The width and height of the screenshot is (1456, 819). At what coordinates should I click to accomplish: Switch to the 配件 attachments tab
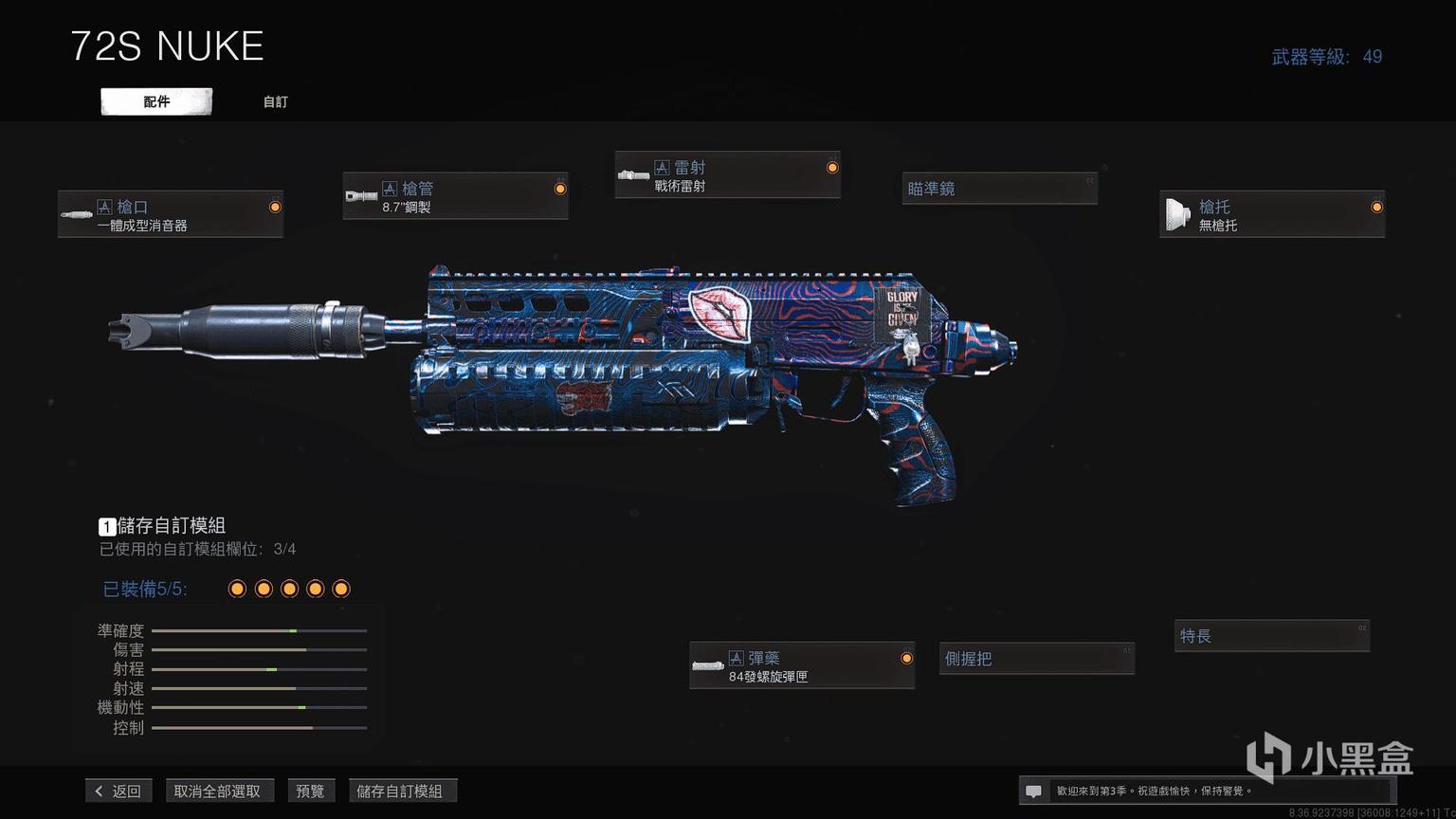(156, 101)
